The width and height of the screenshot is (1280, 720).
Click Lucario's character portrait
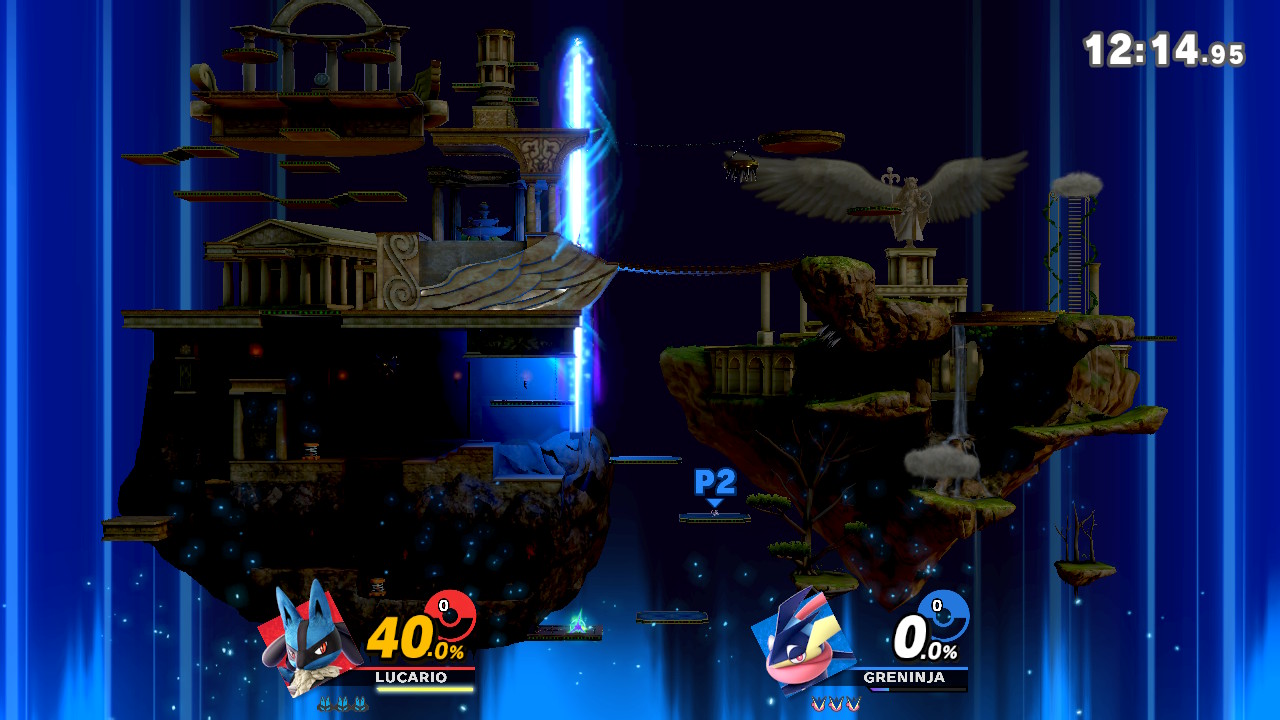[x=305, y=638]
